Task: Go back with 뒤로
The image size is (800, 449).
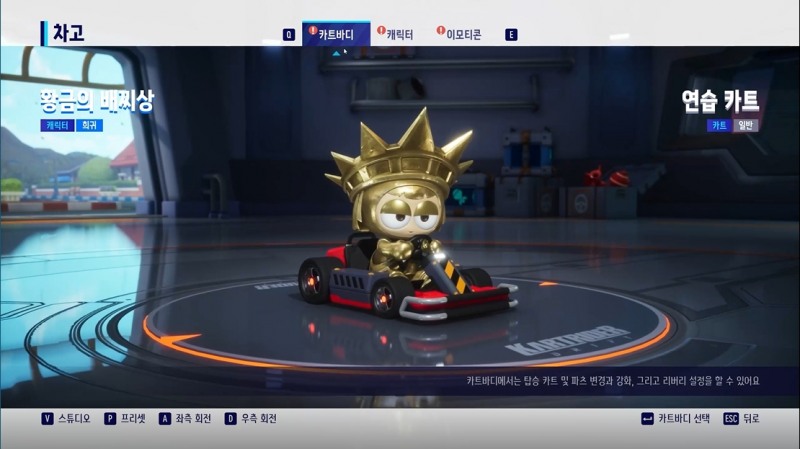Action: click(745, 419)
